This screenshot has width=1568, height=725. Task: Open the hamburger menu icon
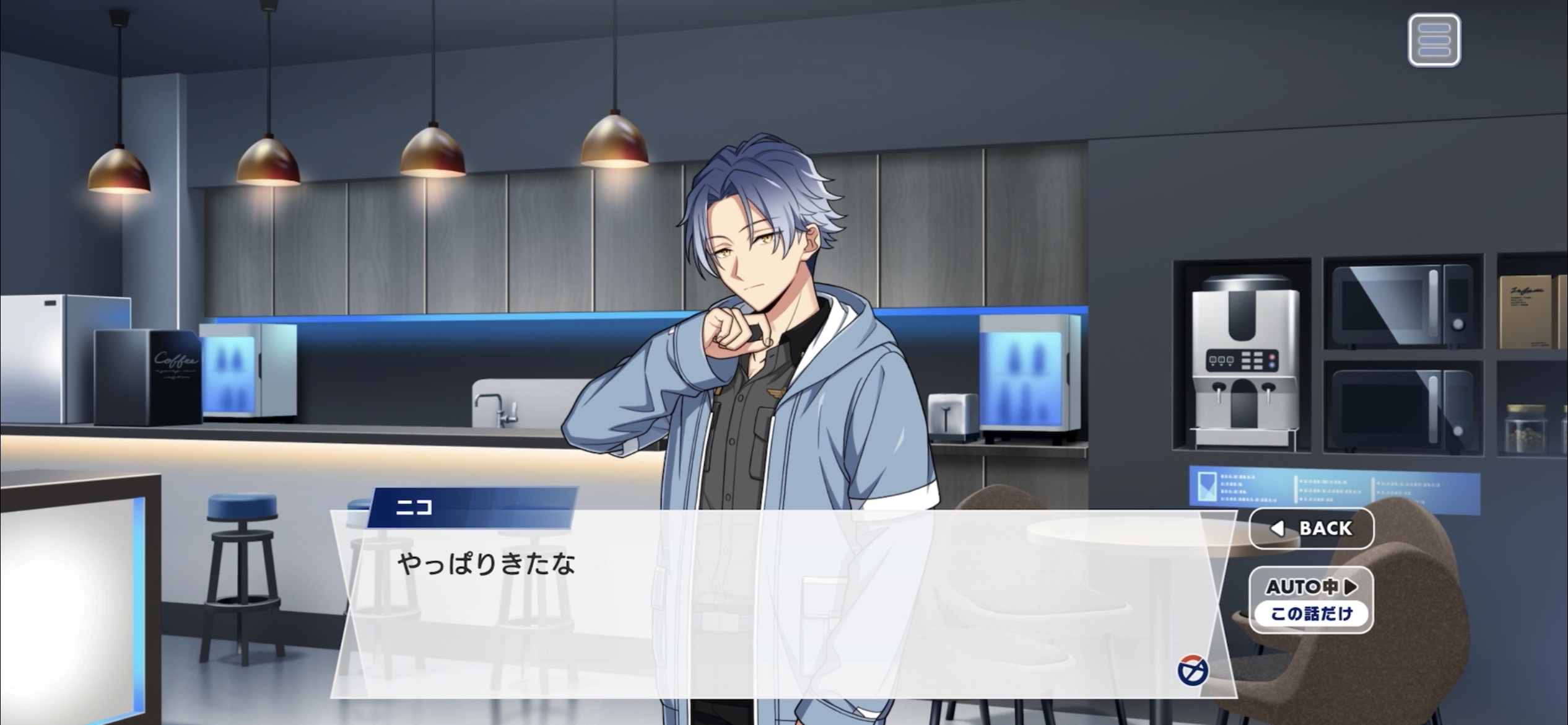pyautogui.click(x=1434, y=40)
